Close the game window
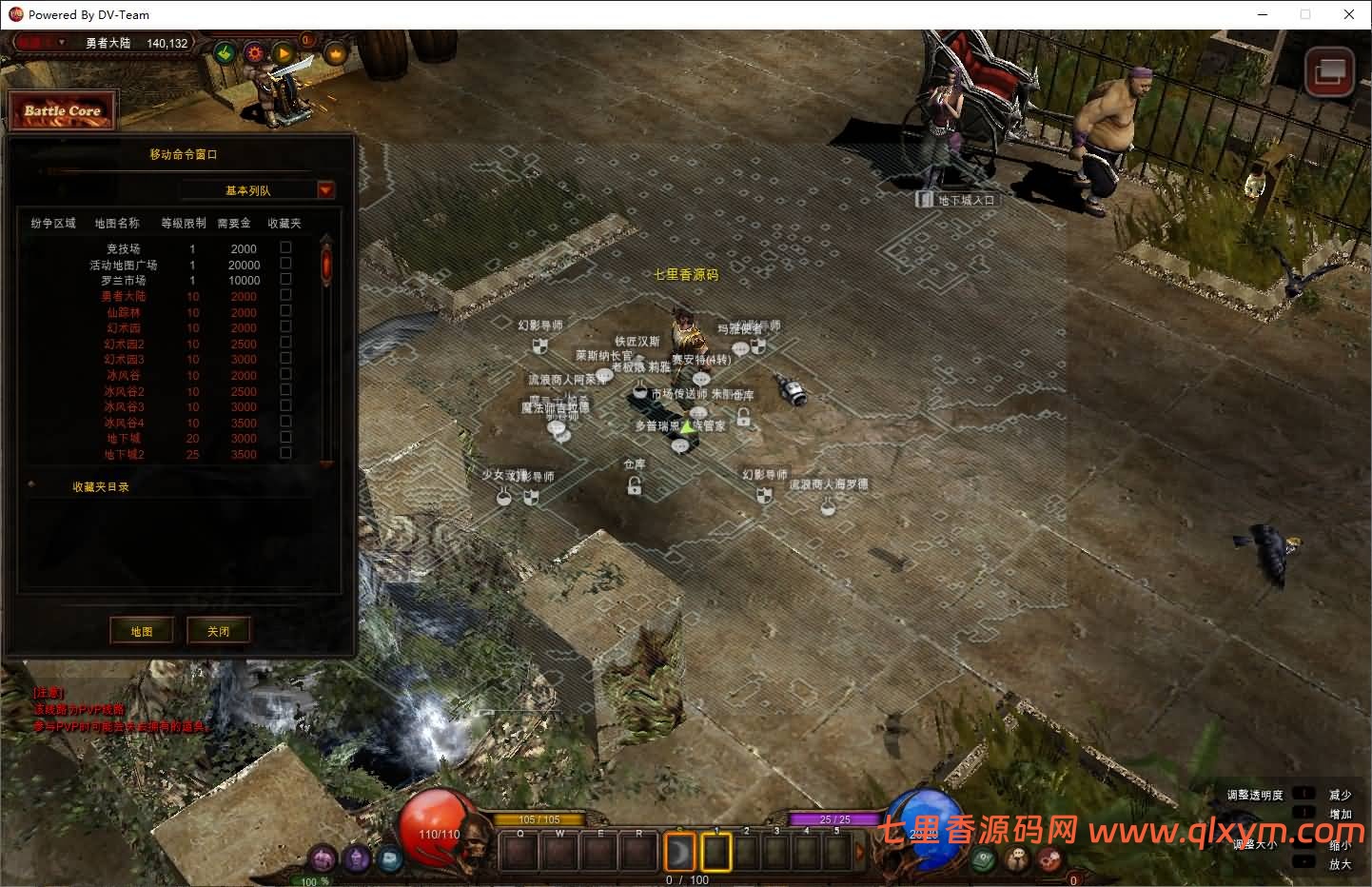 (x=1349, y=14)
